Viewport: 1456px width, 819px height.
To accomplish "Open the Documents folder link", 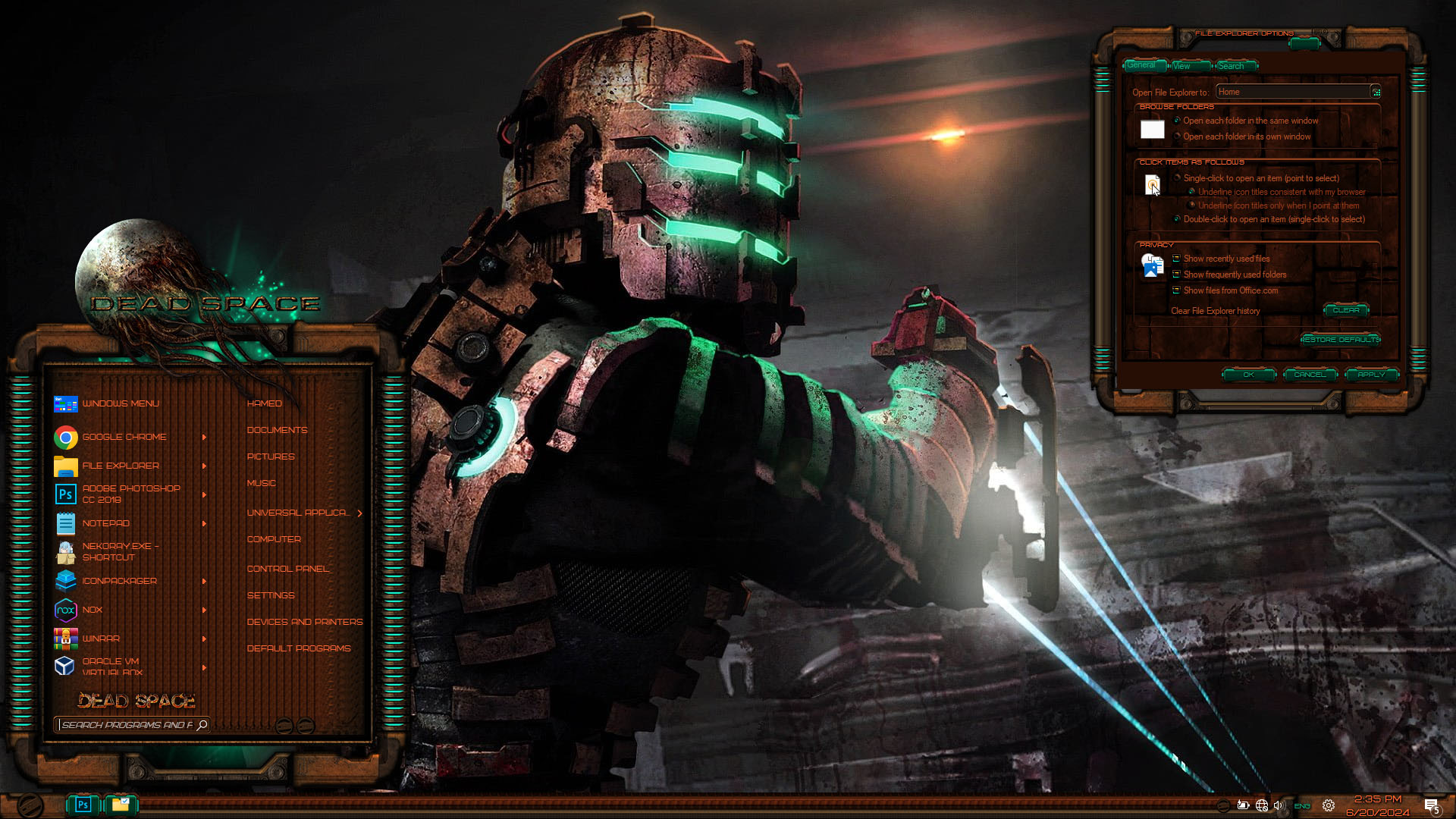I will click(x=277, y=430).
